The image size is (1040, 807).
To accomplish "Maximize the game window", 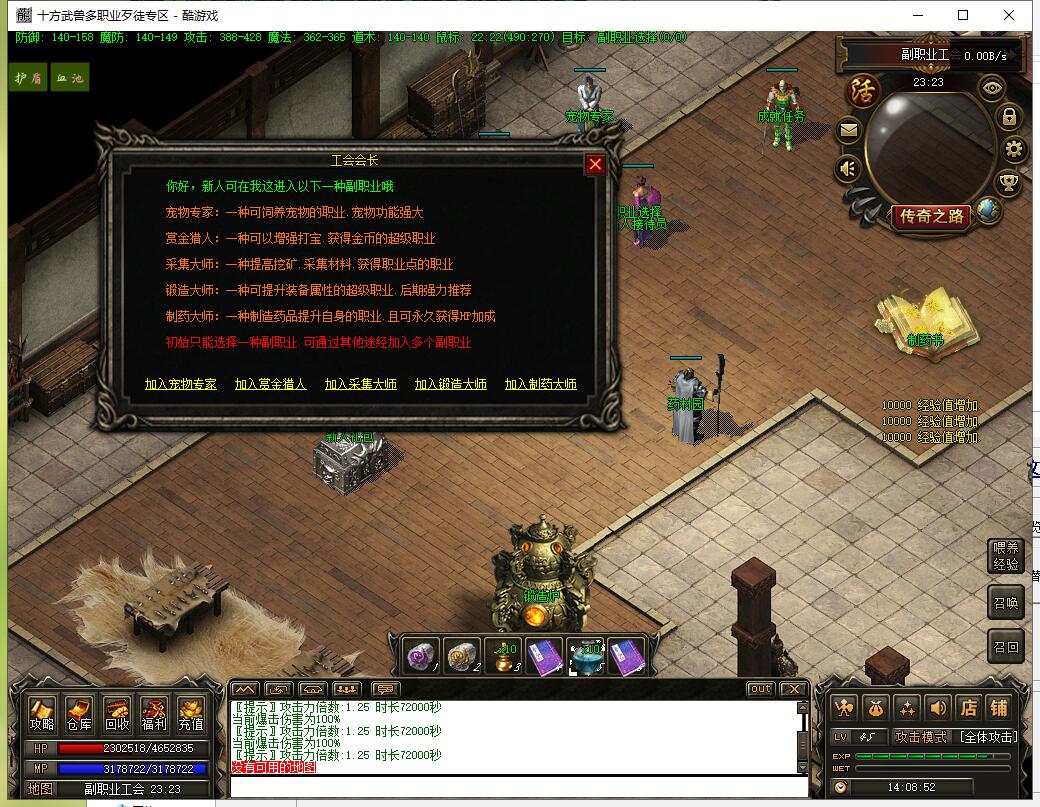I will tap(963, 15).
